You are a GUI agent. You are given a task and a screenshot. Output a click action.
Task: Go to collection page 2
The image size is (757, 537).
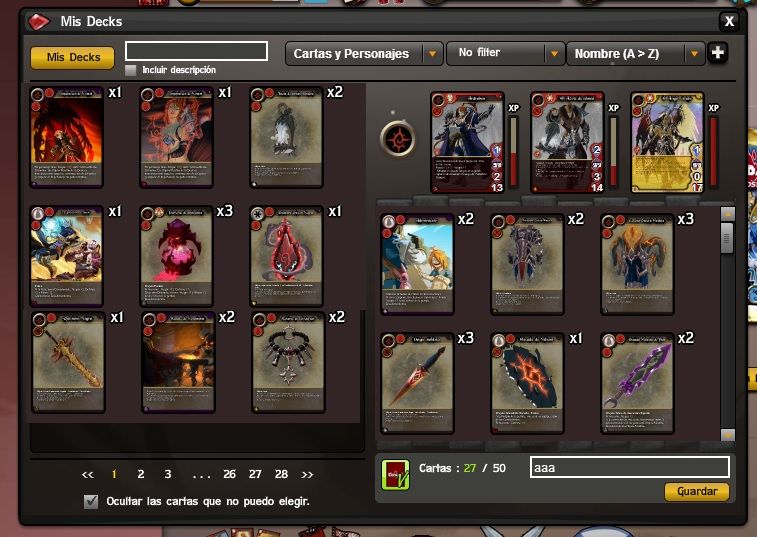coord(141,474)
